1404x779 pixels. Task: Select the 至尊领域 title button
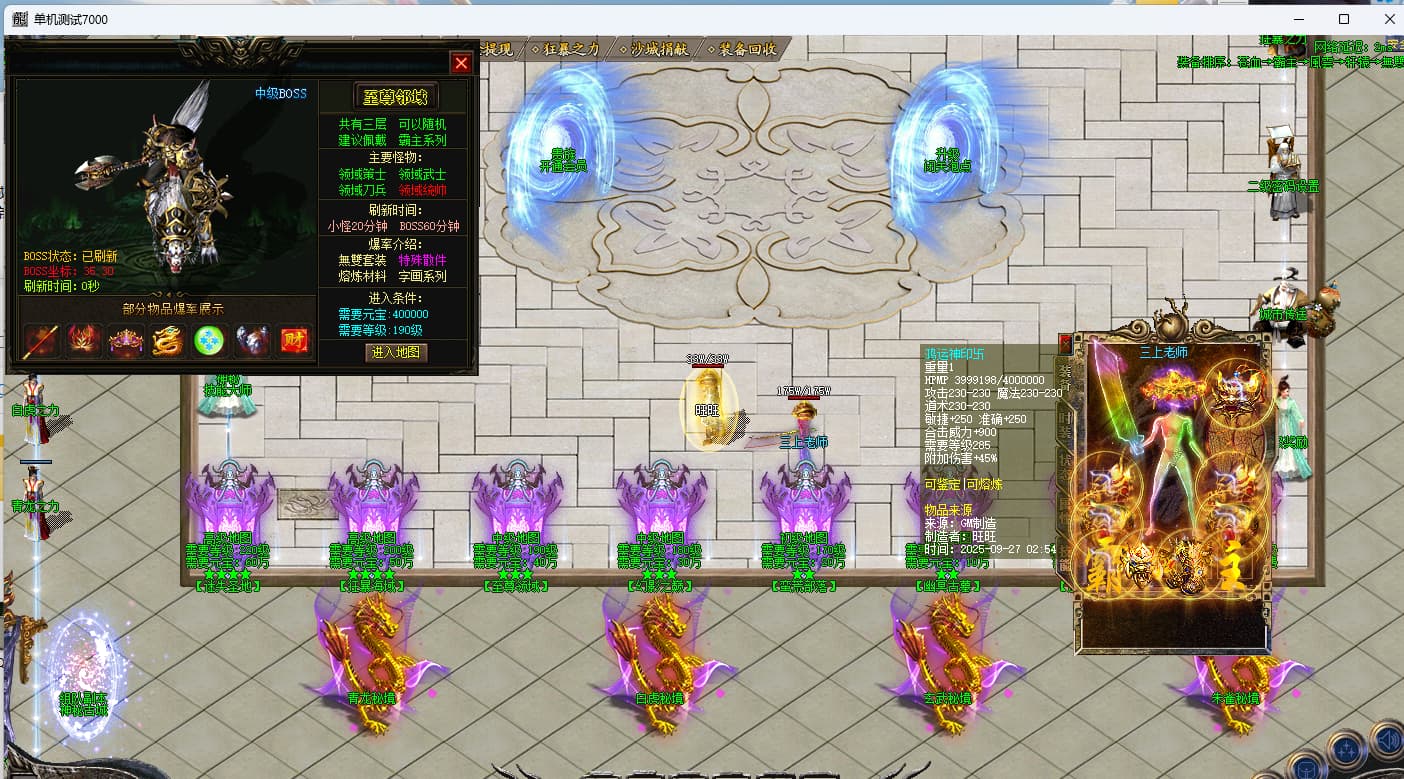(396, 97)
